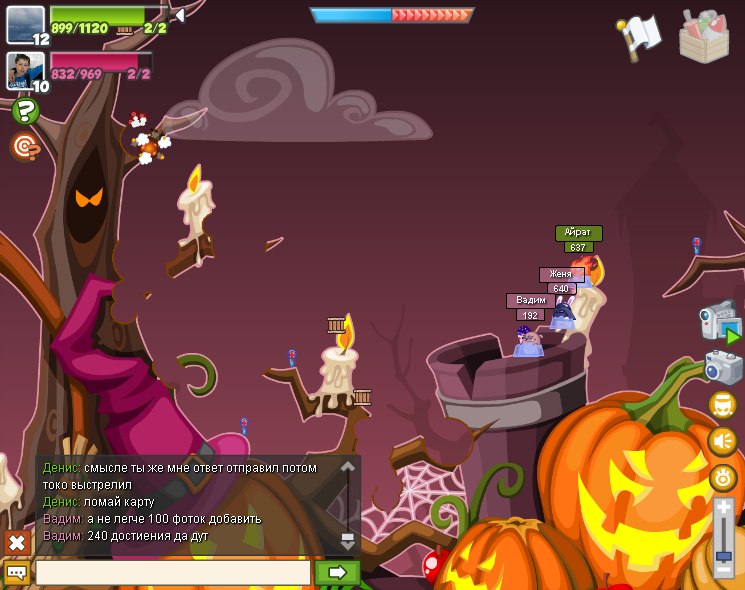Take a screenshot with the photo camera
Viewport: 745px width, 590px height.
[722, 367]
